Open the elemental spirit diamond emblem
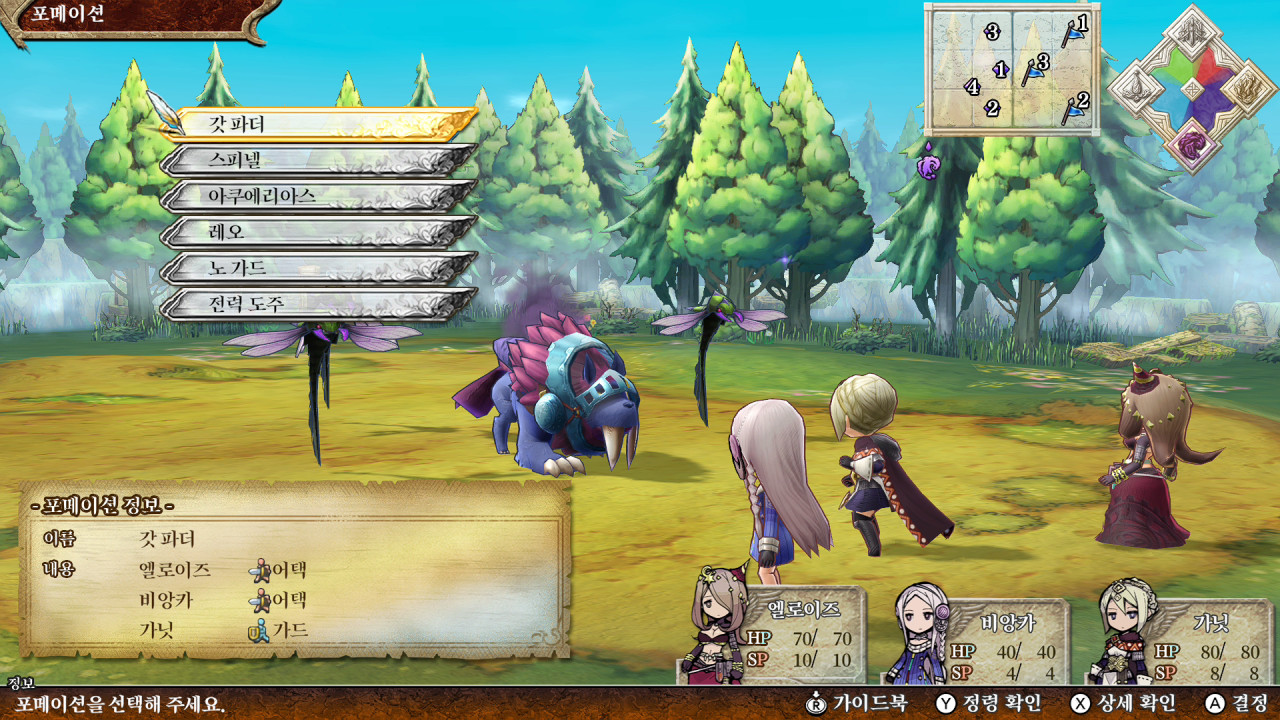Image resolution: width=1280 pixels, height=720 pixels. (x=1192, y=88)
